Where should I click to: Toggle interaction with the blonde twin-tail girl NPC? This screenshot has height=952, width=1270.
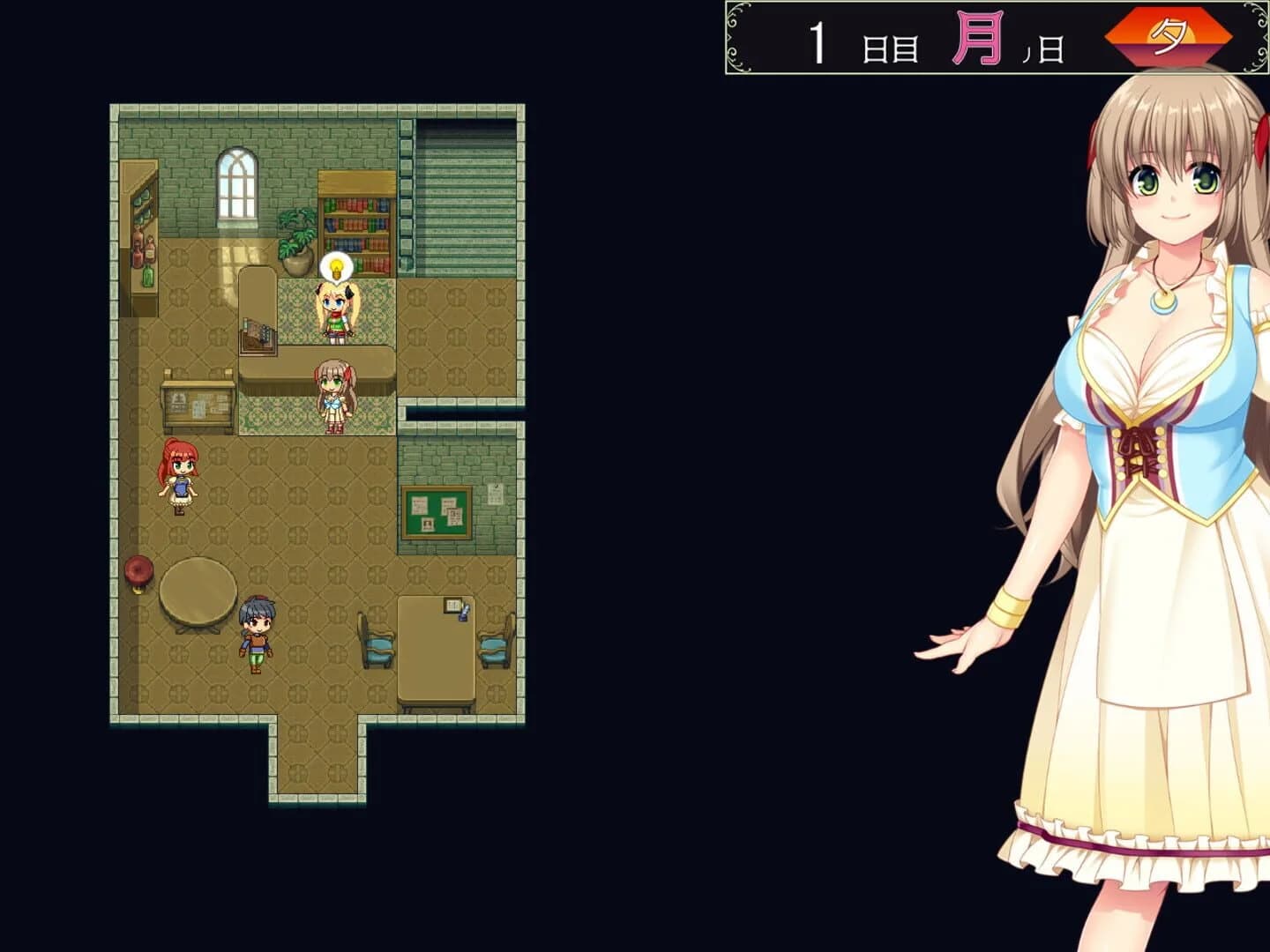(335, 307)
